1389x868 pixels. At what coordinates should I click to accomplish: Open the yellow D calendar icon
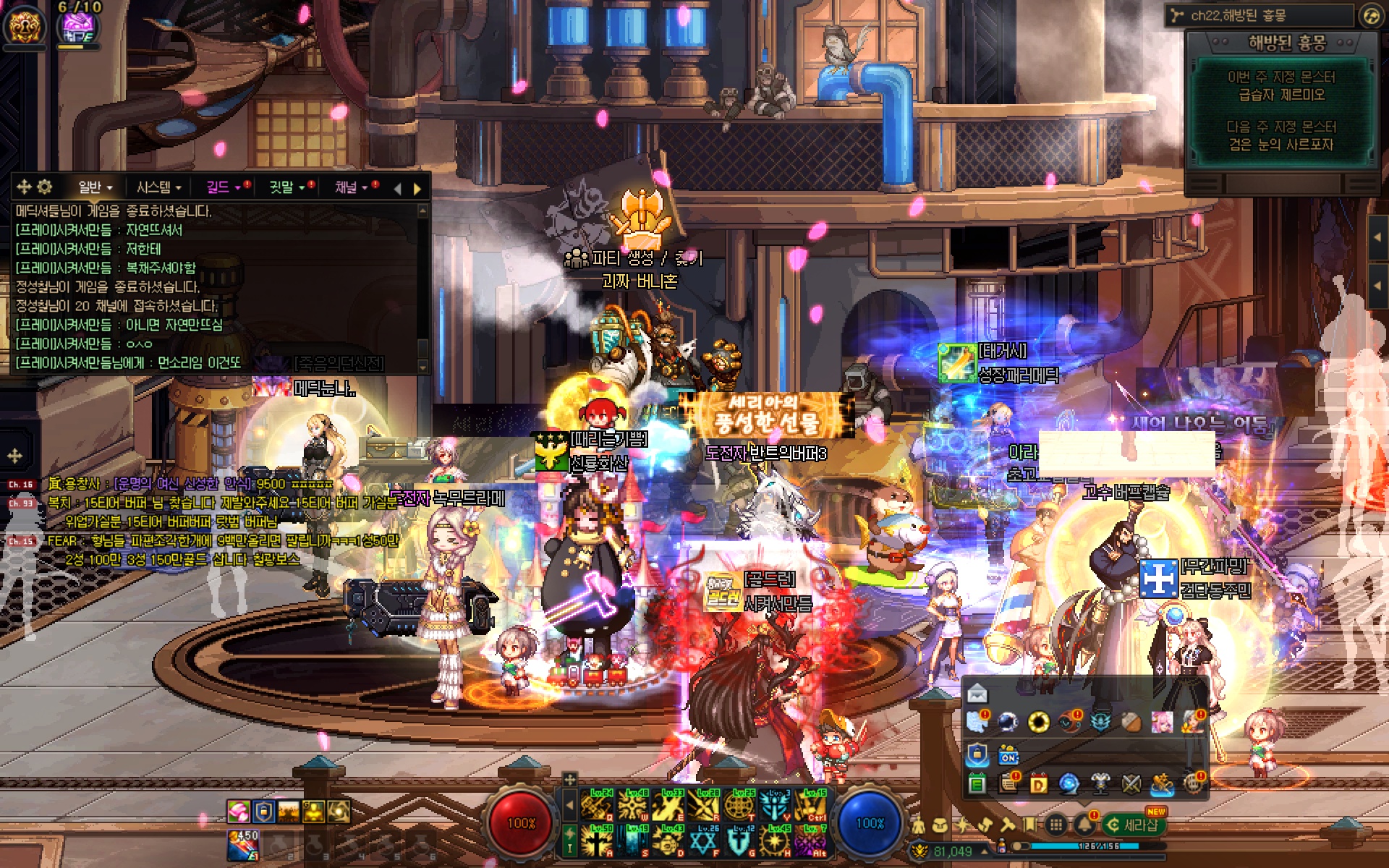click(x=1039, y=783)
